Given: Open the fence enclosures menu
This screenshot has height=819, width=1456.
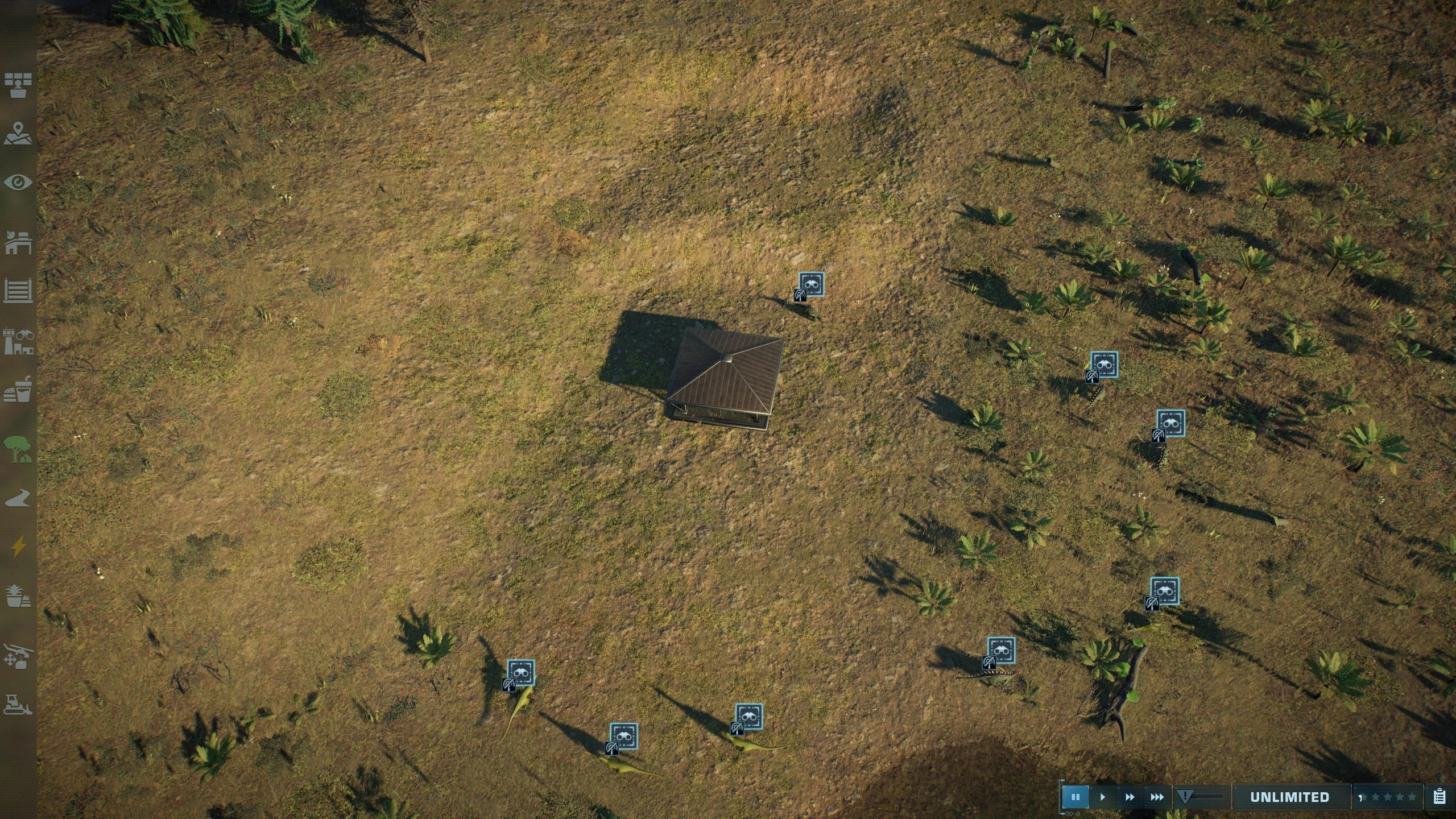Looking at the screenshot, I should click(18, 291).
